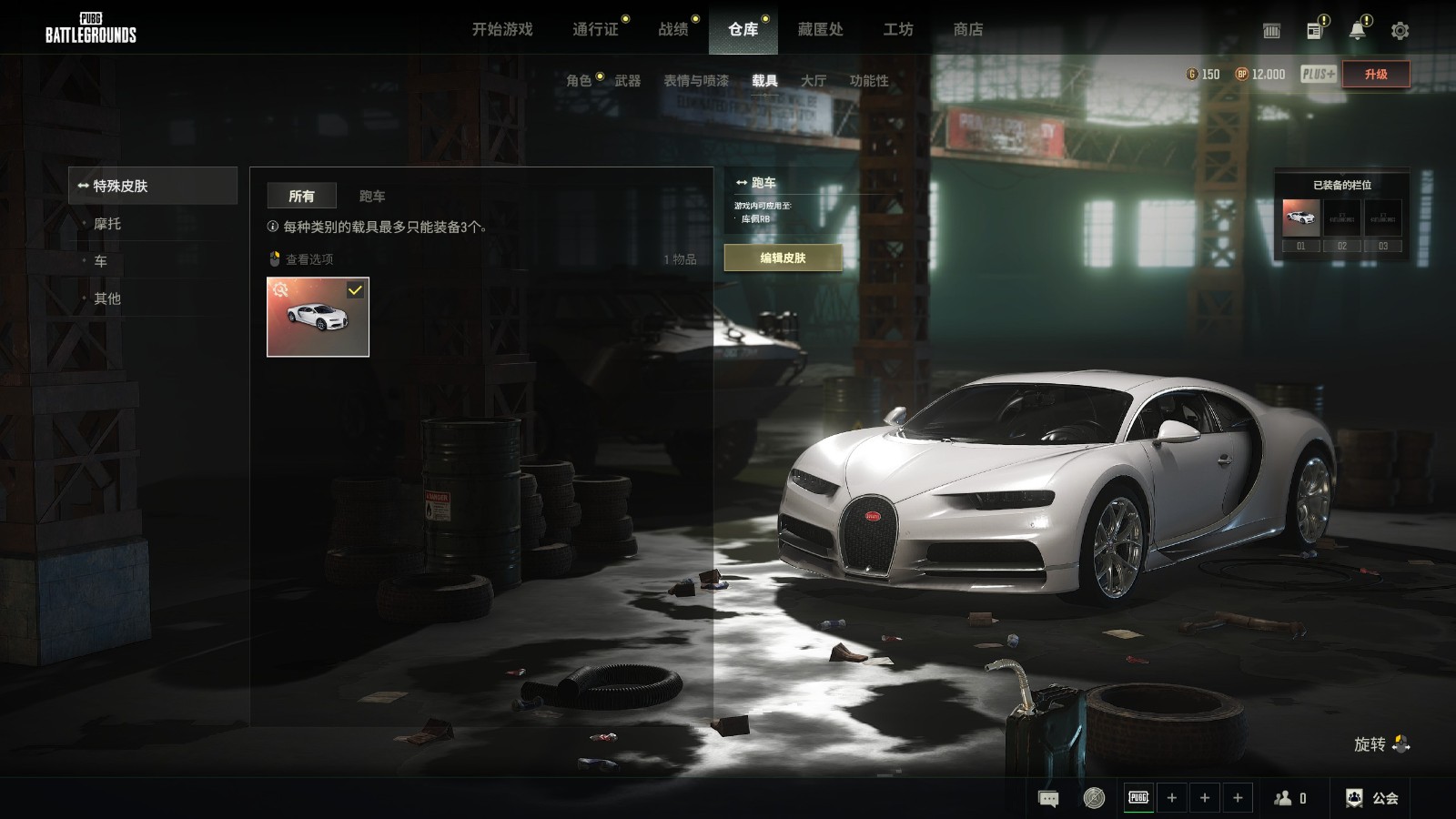Switch to the 武器 weapons tab

(x=627, y=80)
